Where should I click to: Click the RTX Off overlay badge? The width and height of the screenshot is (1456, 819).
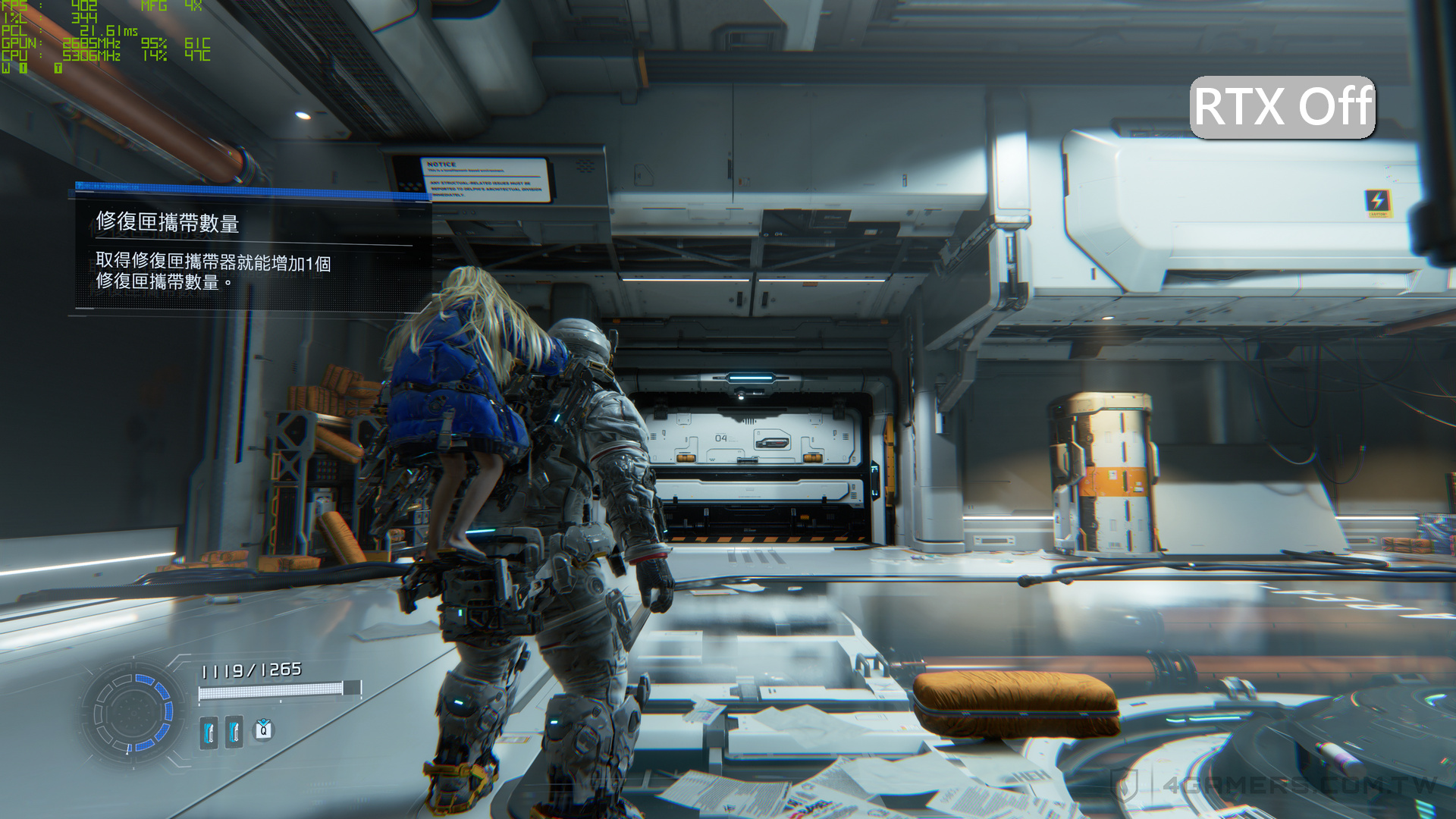1282,107
